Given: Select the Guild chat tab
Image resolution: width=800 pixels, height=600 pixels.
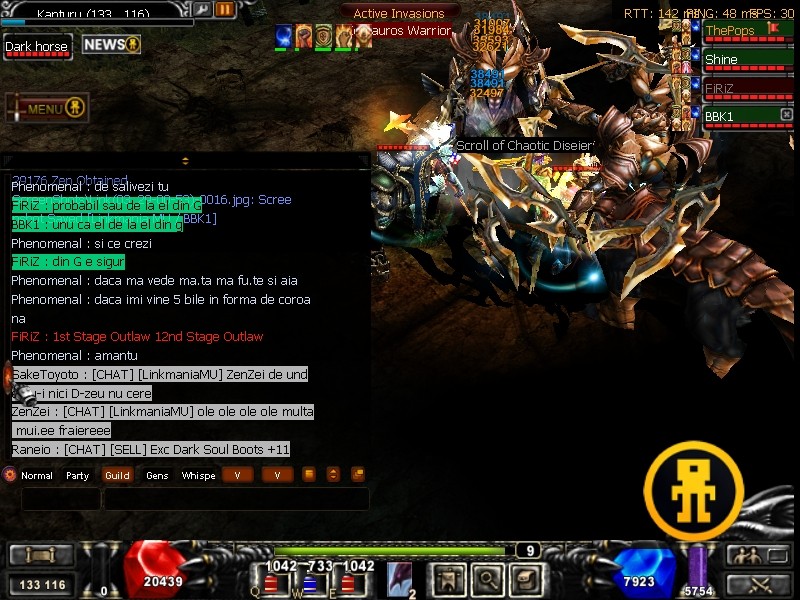Looking at the screenshot, I should coord(117,476).
